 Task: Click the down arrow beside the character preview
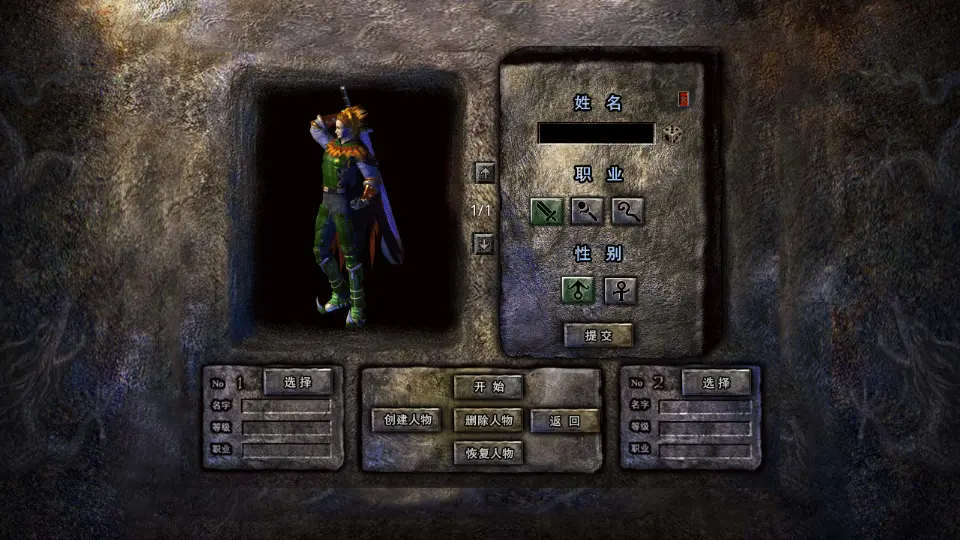(x=484, y=244)
